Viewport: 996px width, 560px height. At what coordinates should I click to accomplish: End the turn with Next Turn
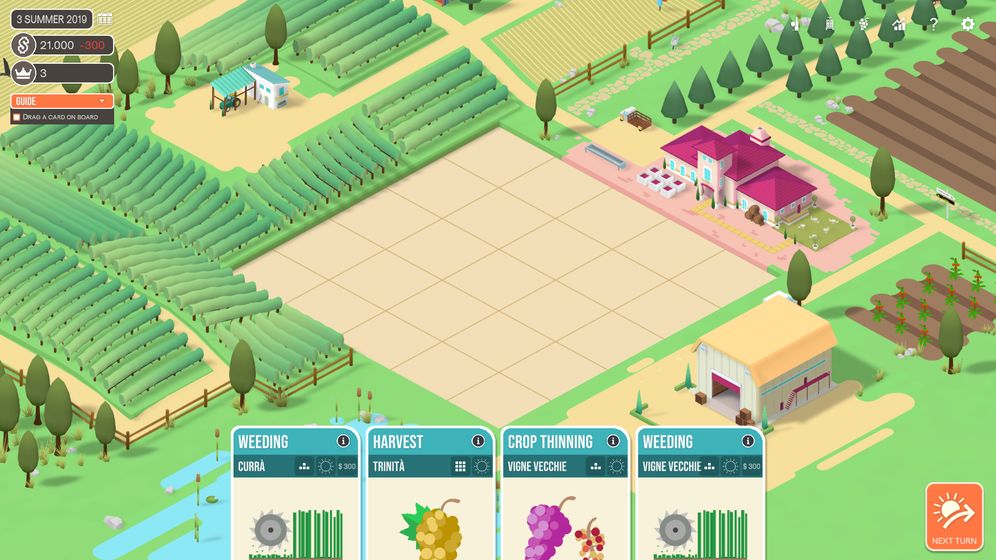click(x=954, y=516)
